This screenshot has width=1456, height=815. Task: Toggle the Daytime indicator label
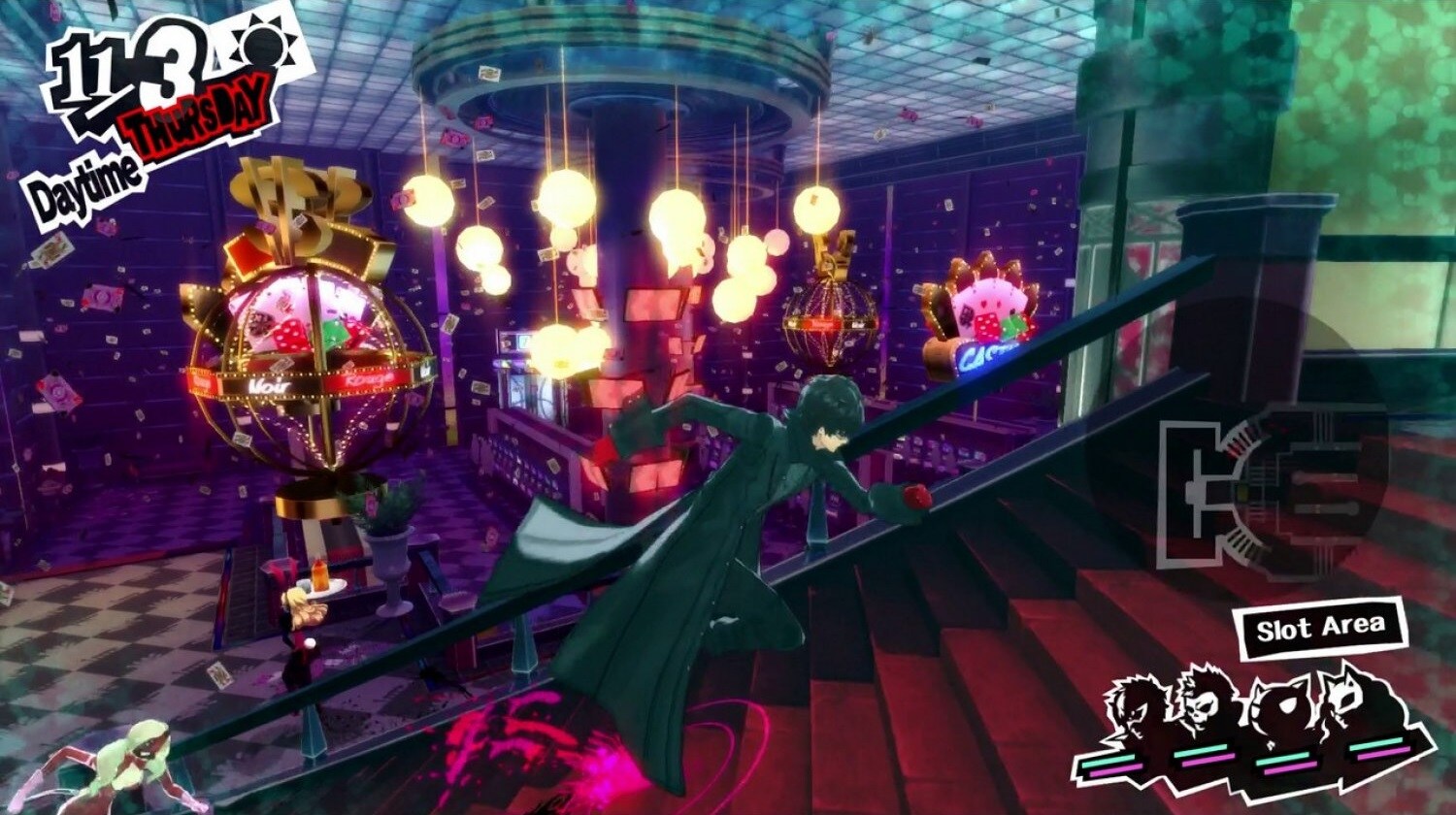click(x=87, y=182)
